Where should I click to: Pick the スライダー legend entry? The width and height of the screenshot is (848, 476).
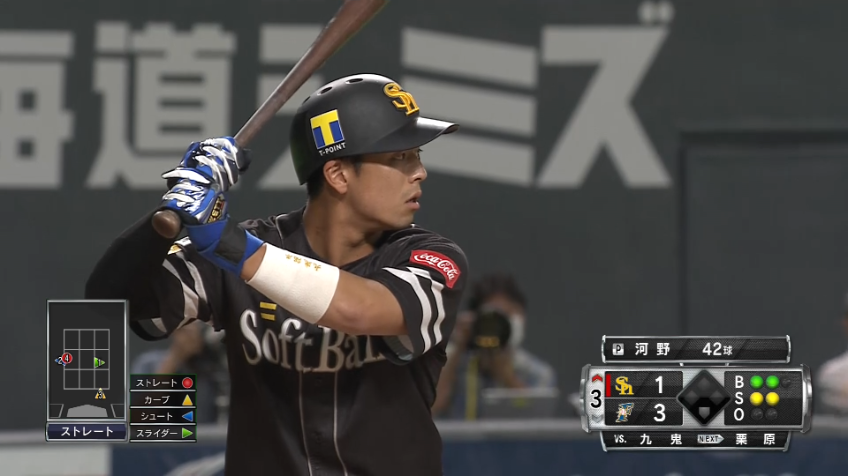(x=162, y=433)
